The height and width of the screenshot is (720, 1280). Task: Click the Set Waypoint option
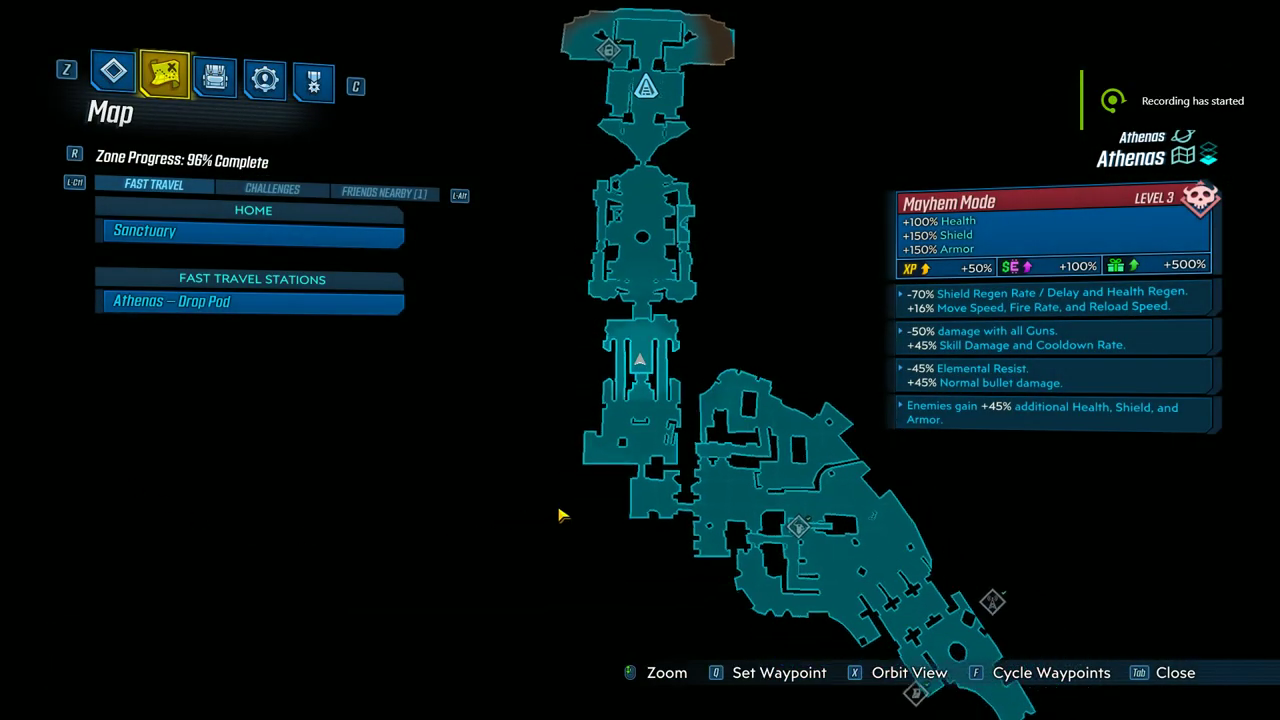(x=779, y=673)
